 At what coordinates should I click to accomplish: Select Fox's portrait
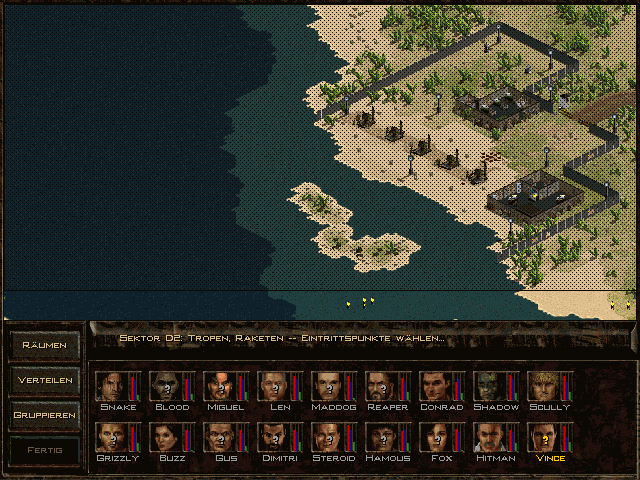tap(436, 437)
